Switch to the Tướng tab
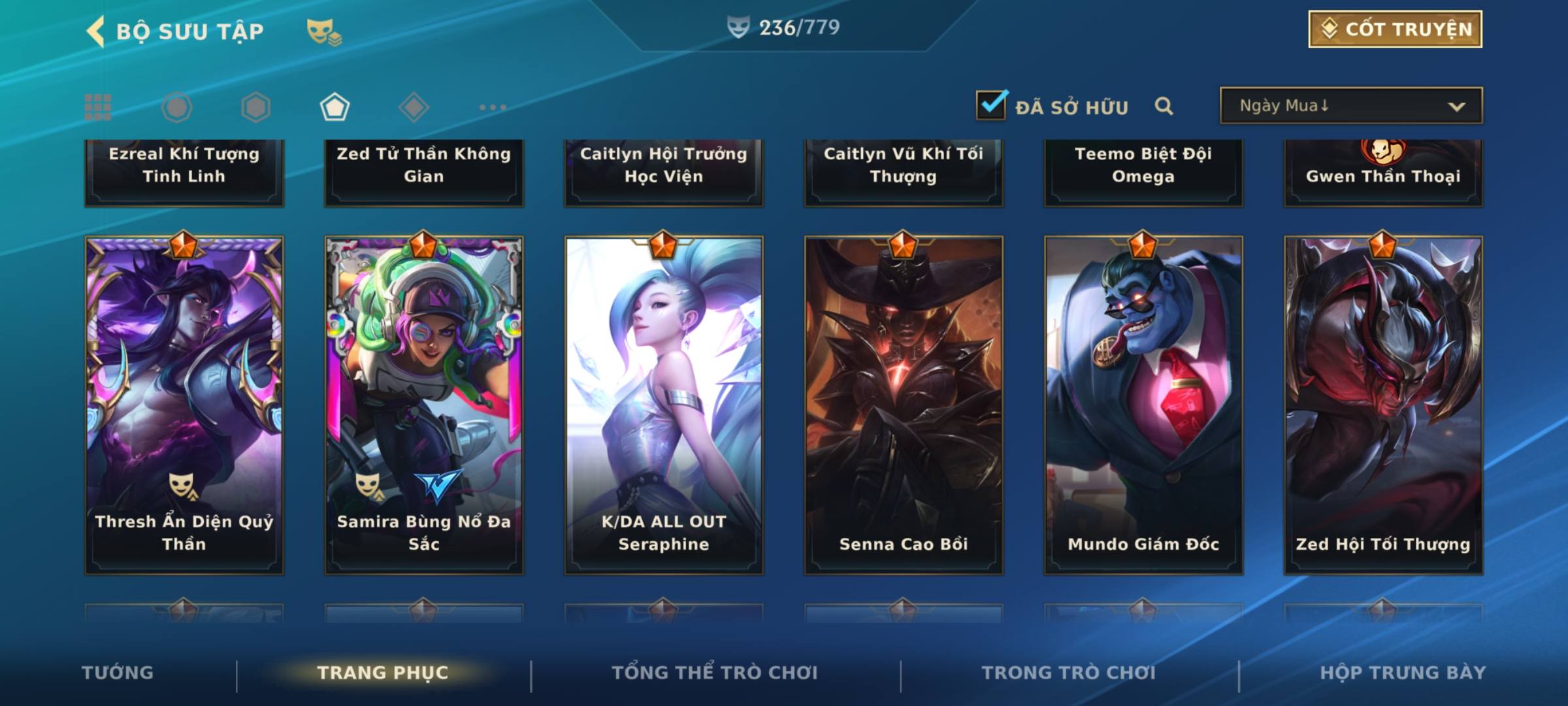Image resolution: width=1568 pixels, height=706 pixels. click(118, 673)
